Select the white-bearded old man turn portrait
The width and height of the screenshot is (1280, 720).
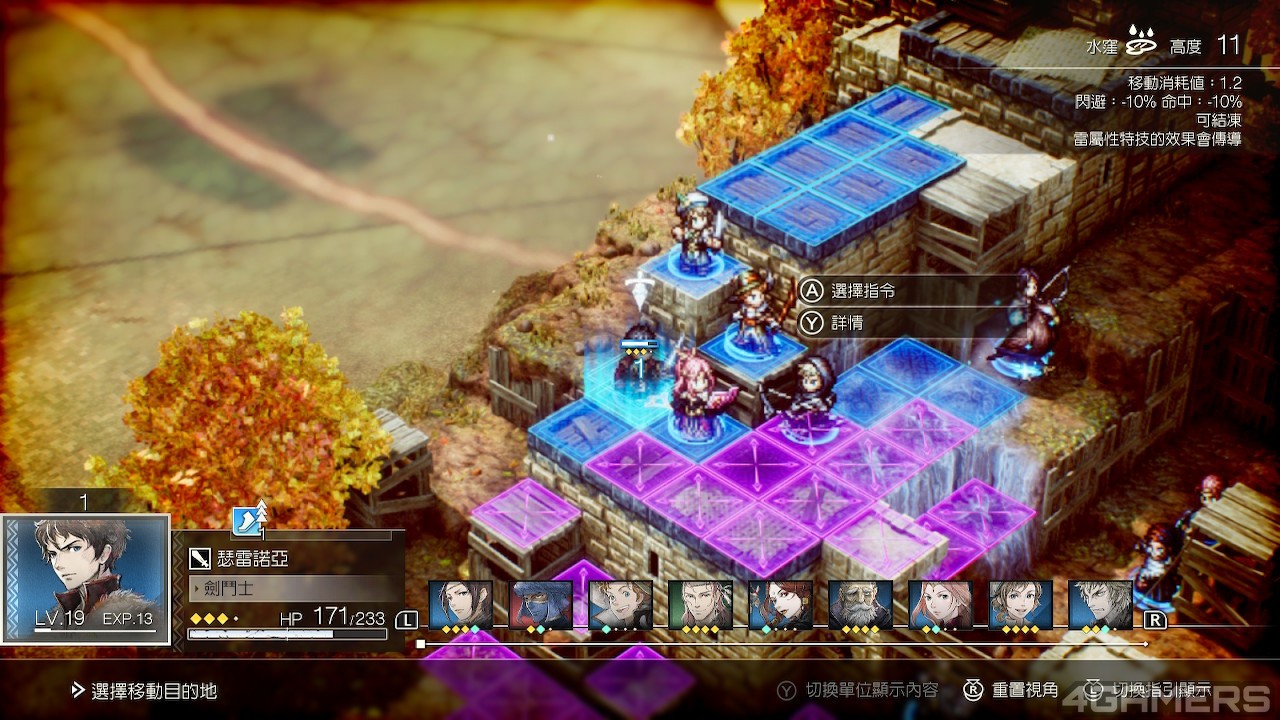click(860, 604)
